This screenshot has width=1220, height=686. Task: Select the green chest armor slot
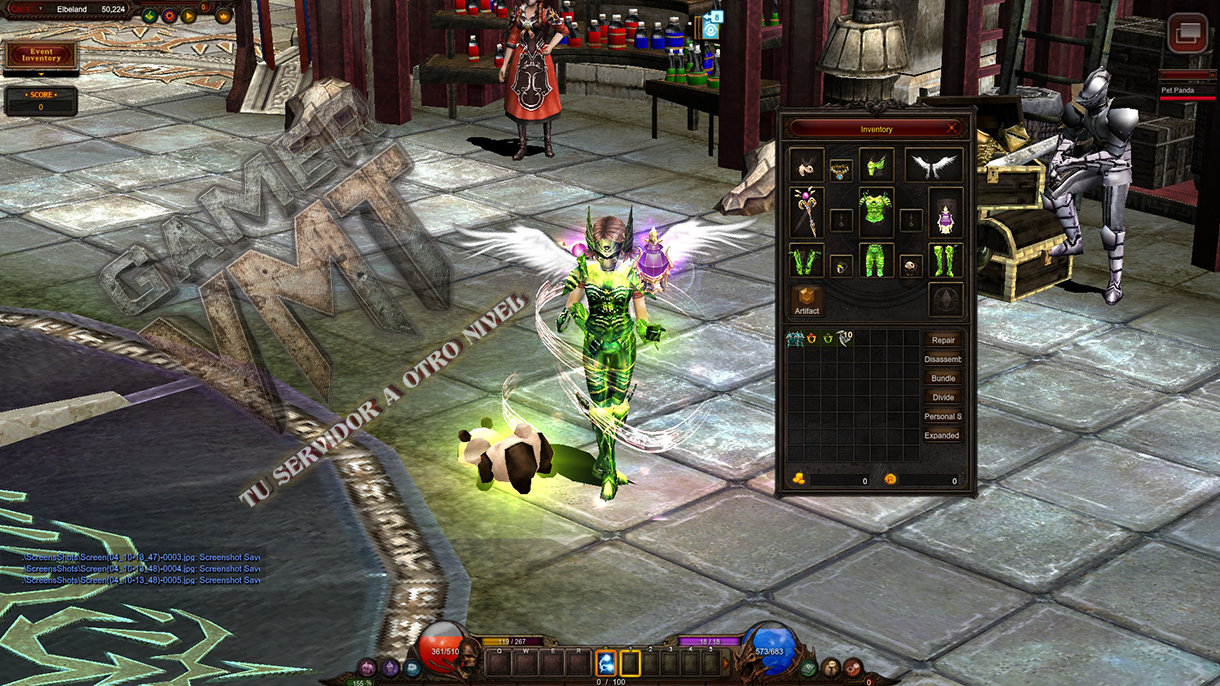click(x=876, y=212)
